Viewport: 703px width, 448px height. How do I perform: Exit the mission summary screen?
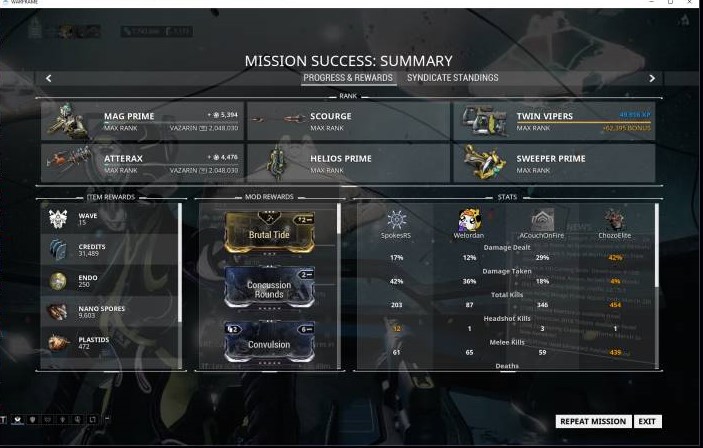click(x=648, y=422)
